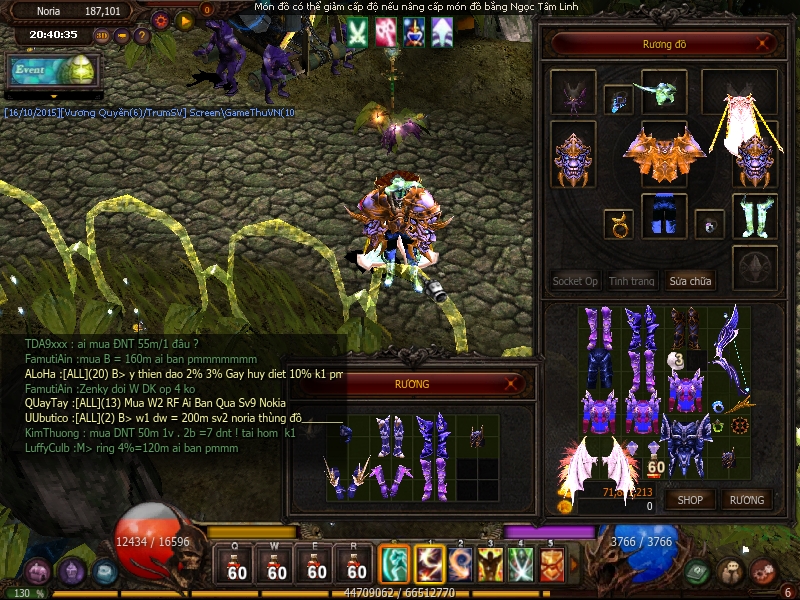Select the equipped gold ring slot
Screen dimensions: 800x600
(618, 223)
